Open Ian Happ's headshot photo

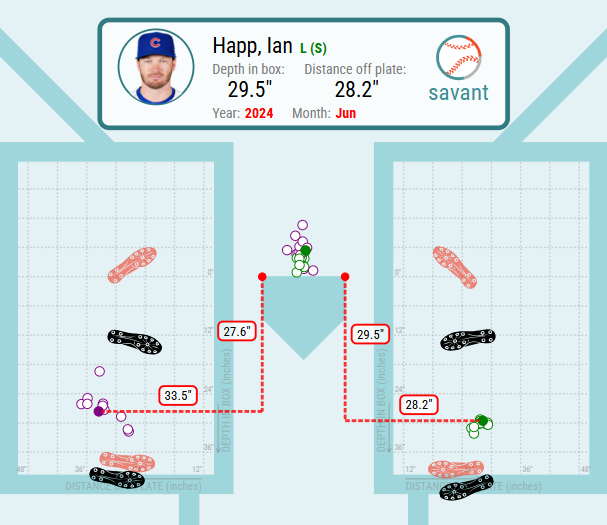tap(155, 65)
